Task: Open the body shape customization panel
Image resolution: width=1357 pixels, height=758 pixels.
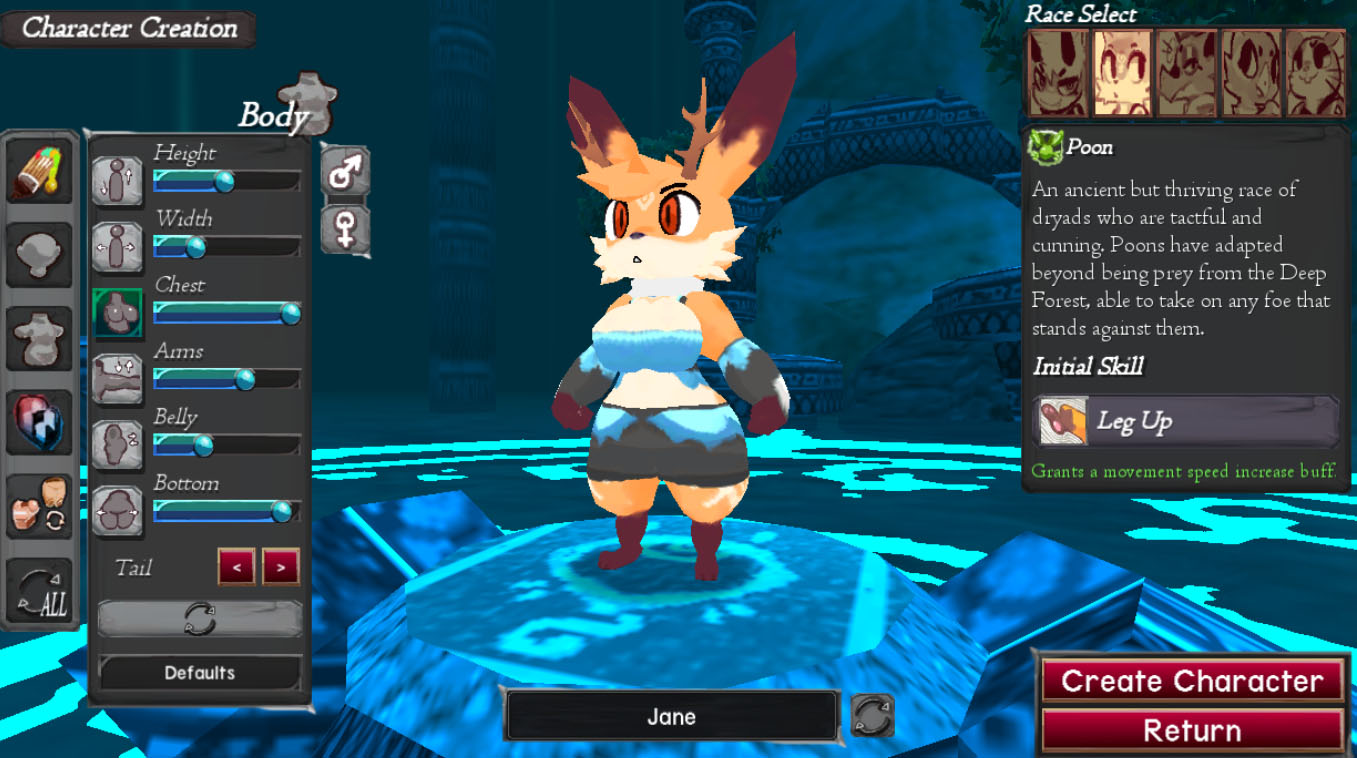Action: (x=39, y=338)
